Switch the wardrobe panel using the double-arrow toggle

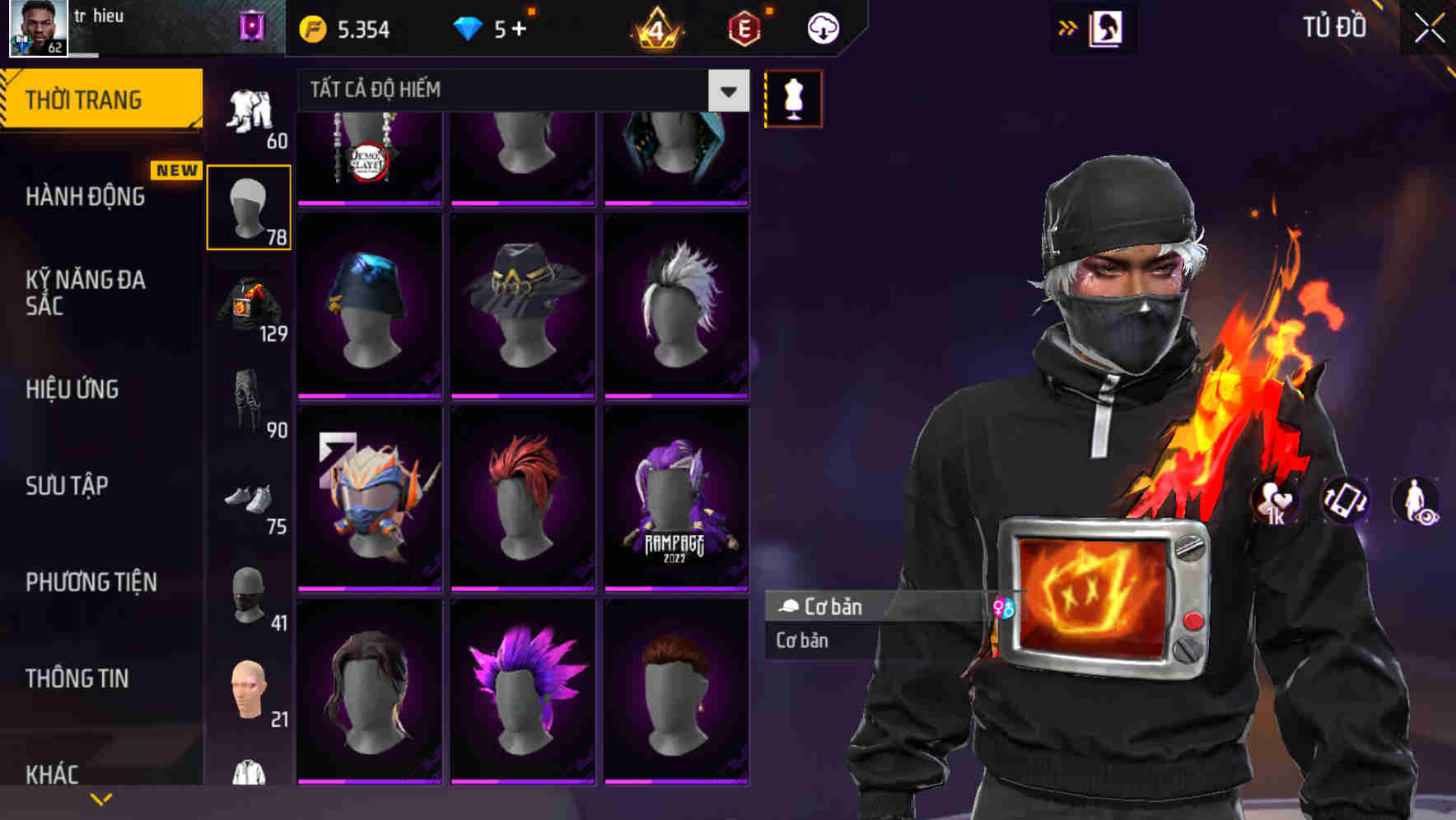pyautogui.click(x=1068, y=27)
